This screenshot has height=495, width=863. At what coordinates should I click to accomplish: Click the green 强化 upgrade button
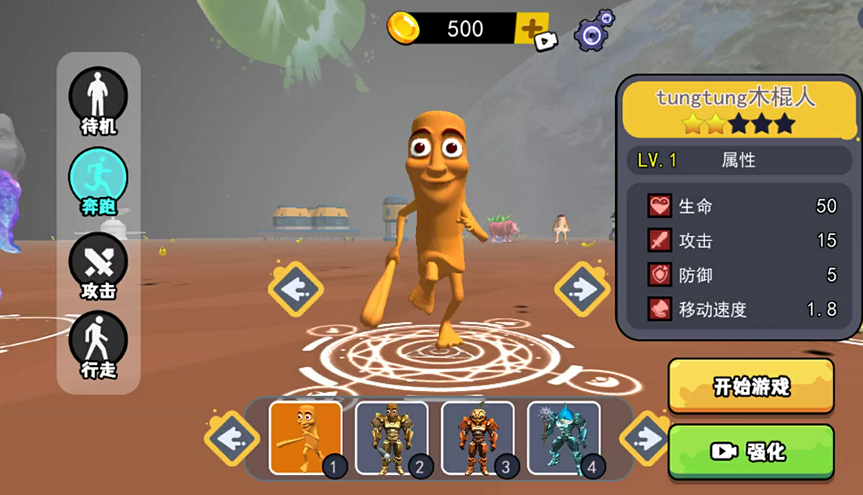[750, 451]
